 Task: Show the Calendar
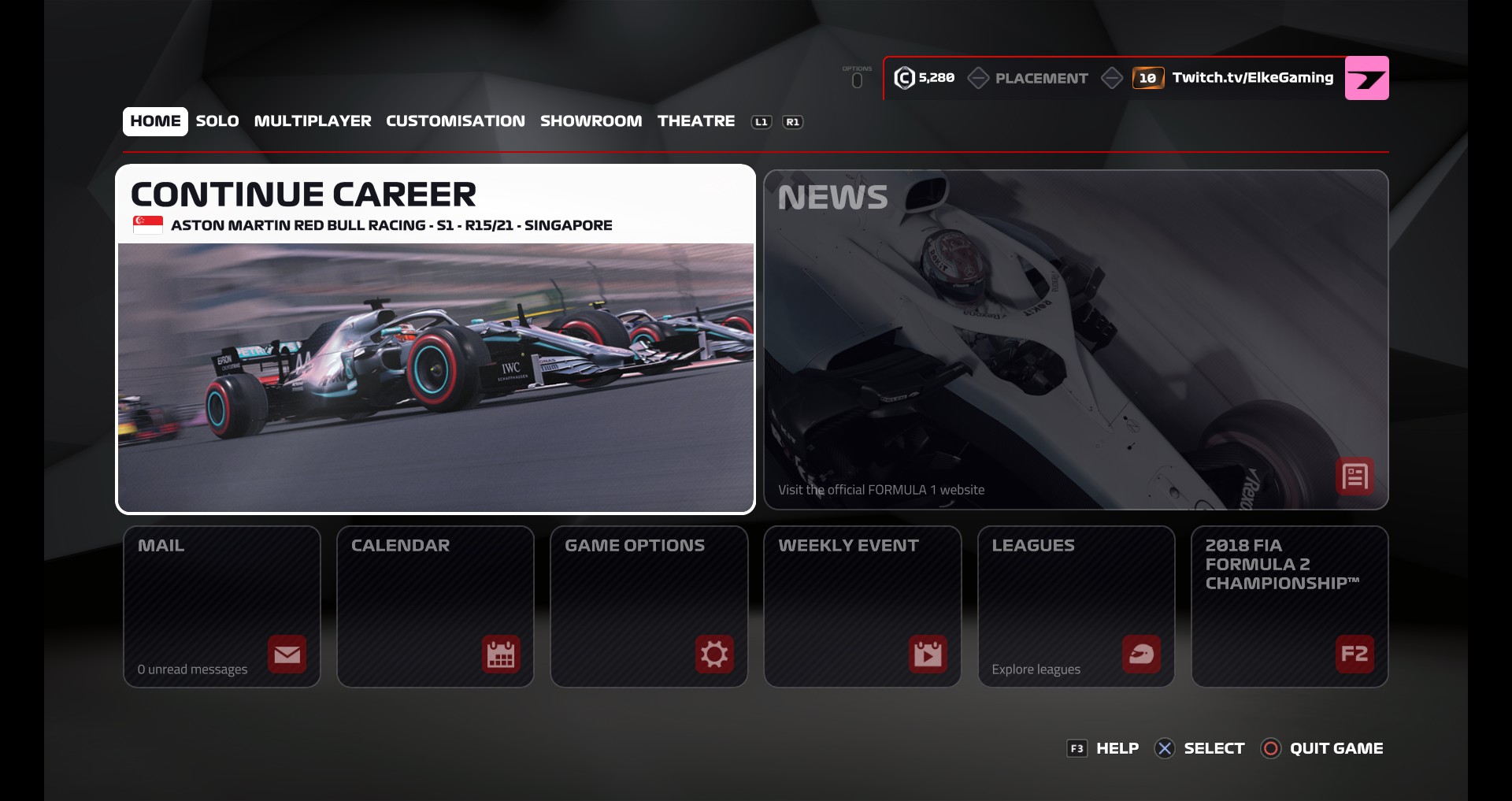(x=435, y=606)
